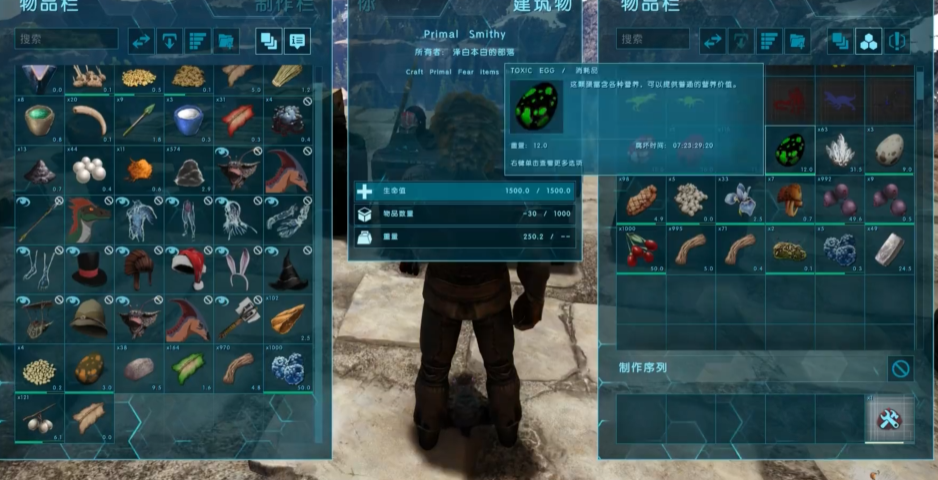Pick the white crystal stack

point(840,151)
